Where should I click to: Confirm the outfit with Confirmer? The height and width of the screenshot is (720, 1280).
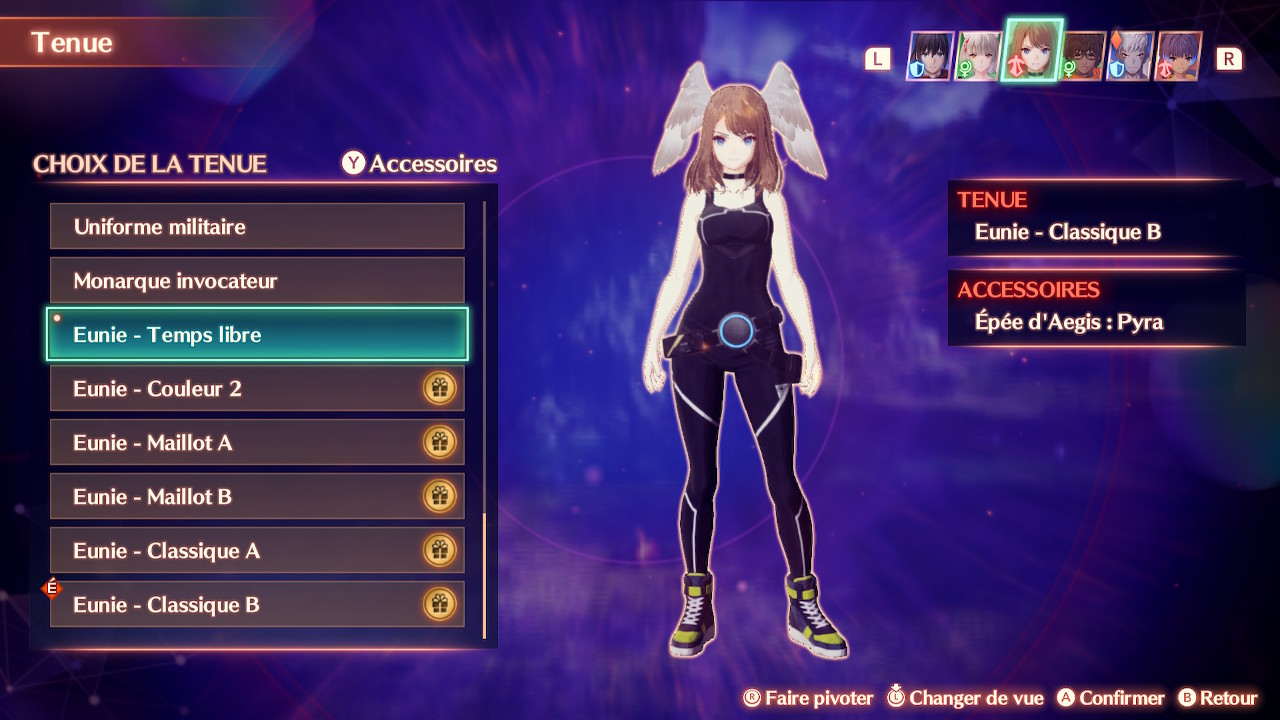tap(1111, 698)
